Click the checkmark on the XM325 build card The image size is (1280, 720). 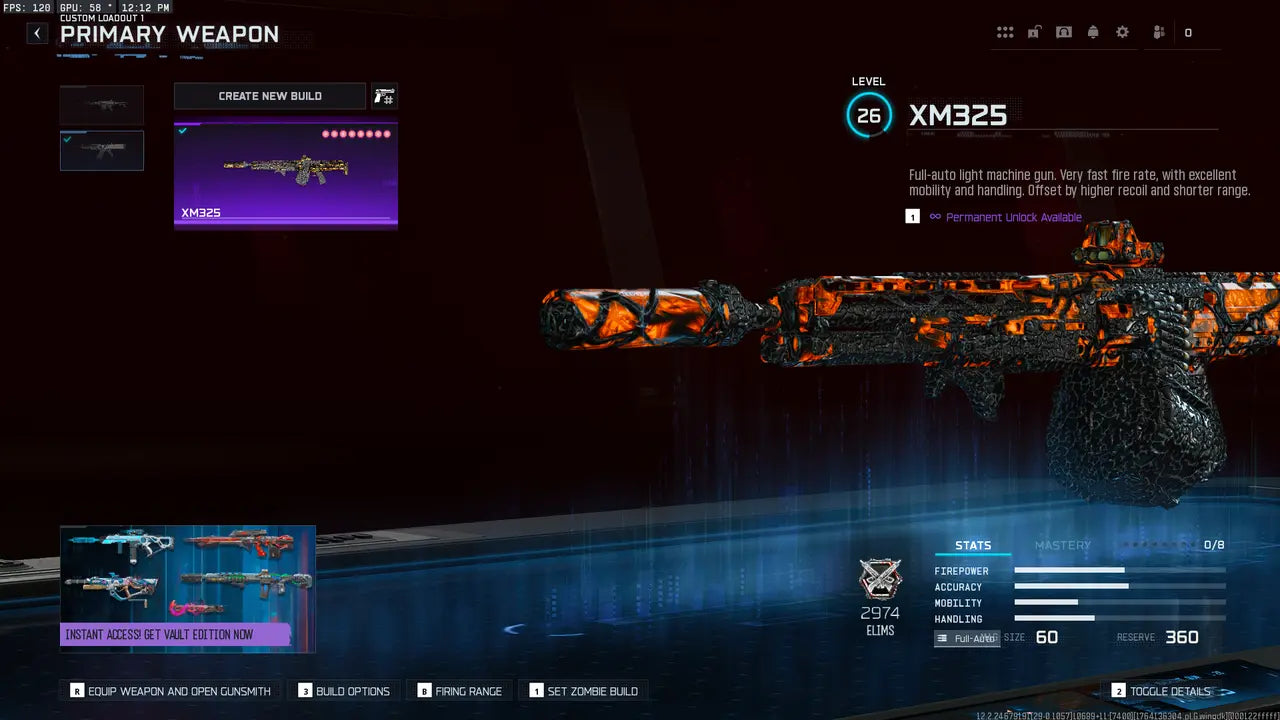point(182,130)
